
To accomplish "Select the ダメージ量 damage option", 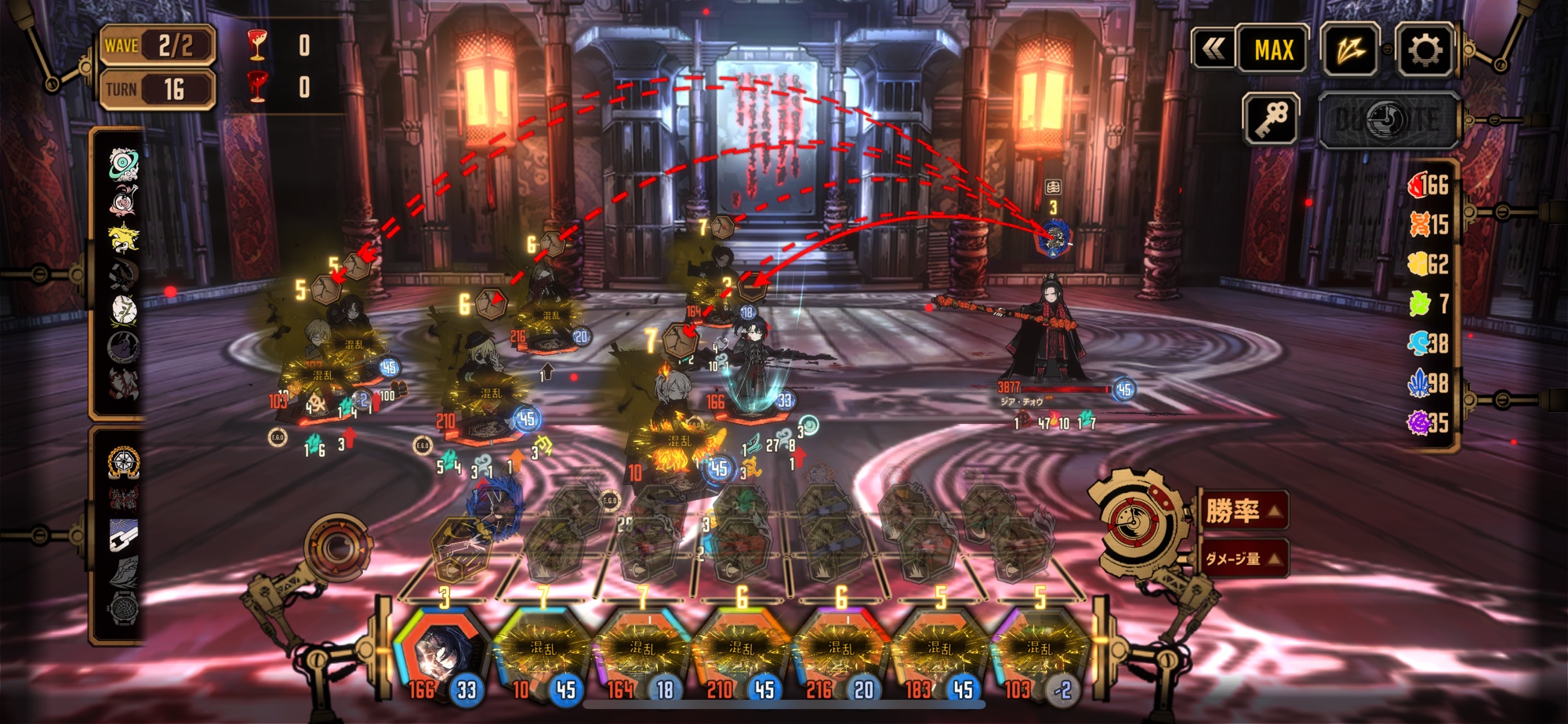I will click(x=1244, y=558).
